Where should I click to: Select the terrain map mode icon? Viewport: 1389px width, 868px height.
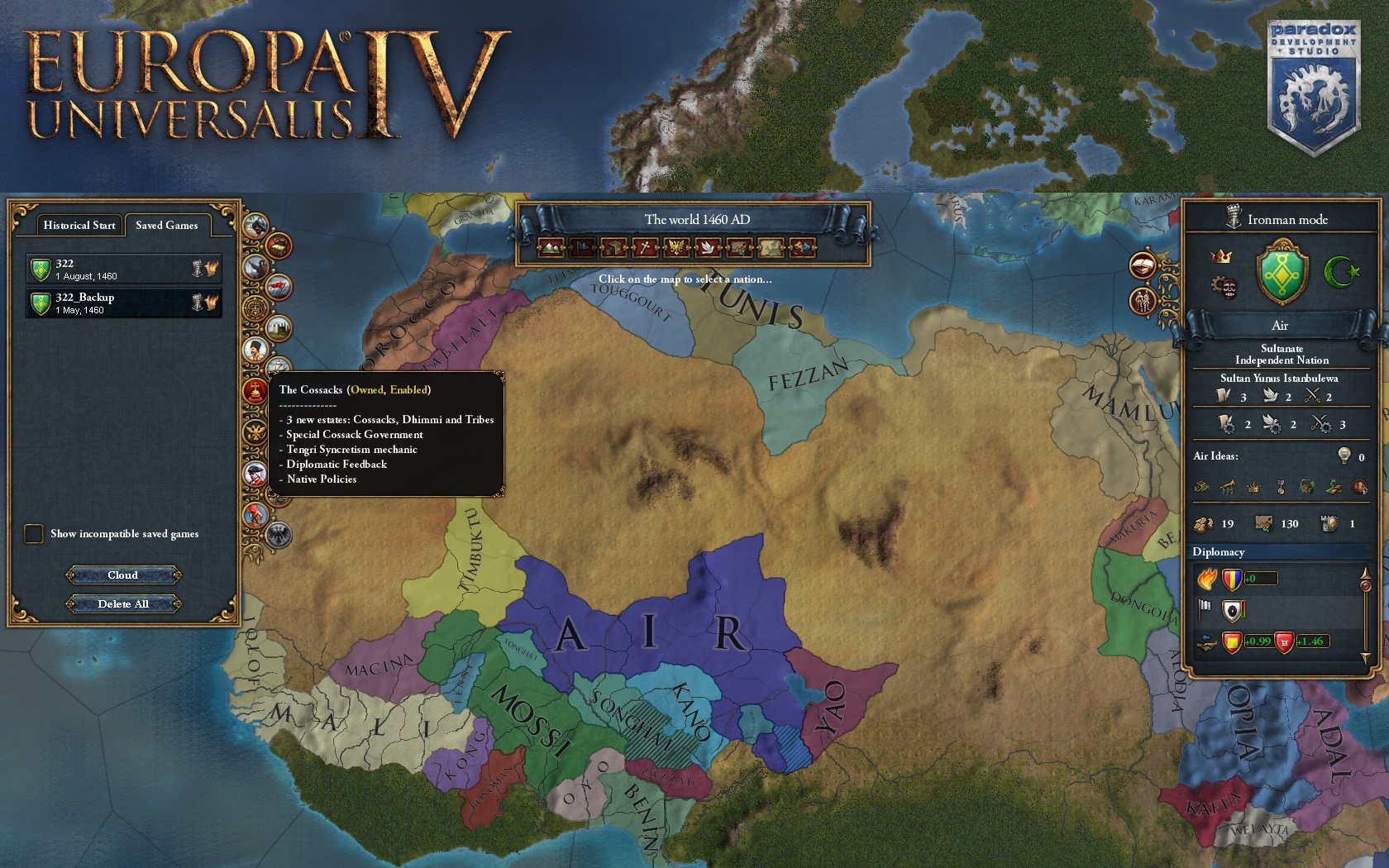click(551, 246)
